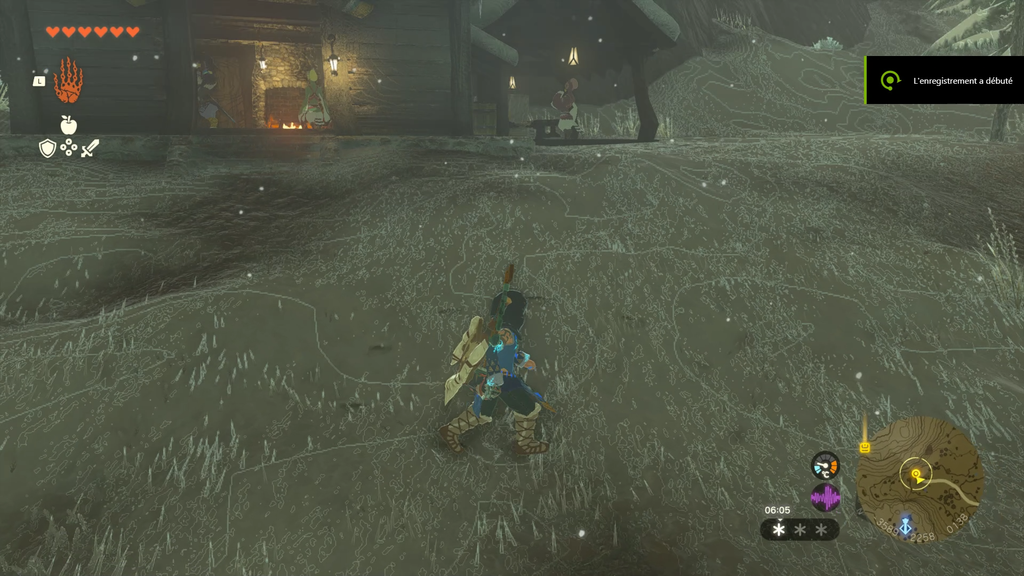Click the purple sound wave noise indicator

pos(825,496)
